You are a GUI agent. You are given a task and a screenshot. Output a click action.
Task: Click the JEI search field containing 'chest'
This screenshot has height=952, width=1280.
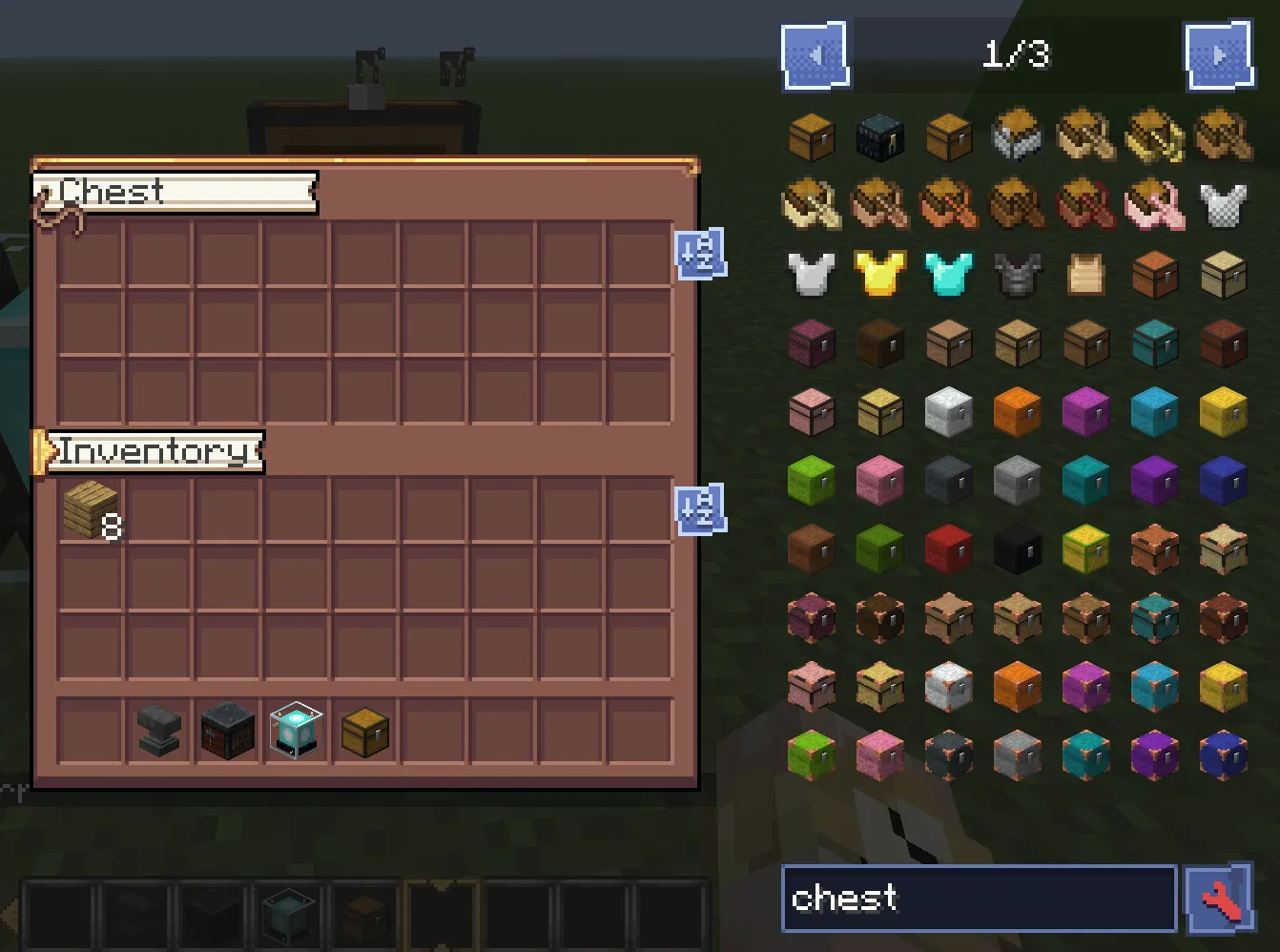pos(978,898)
